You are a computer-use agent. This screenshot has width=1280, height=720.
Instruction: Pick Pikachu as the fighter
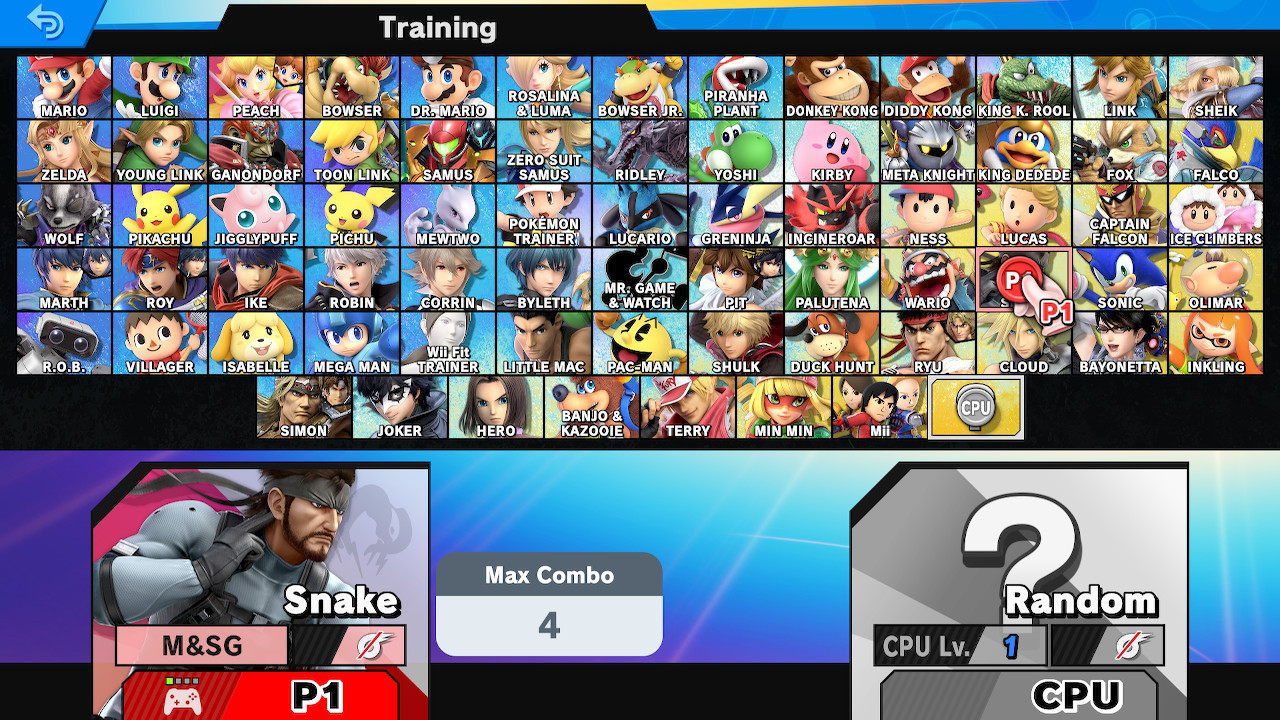[x=160, y=215]
